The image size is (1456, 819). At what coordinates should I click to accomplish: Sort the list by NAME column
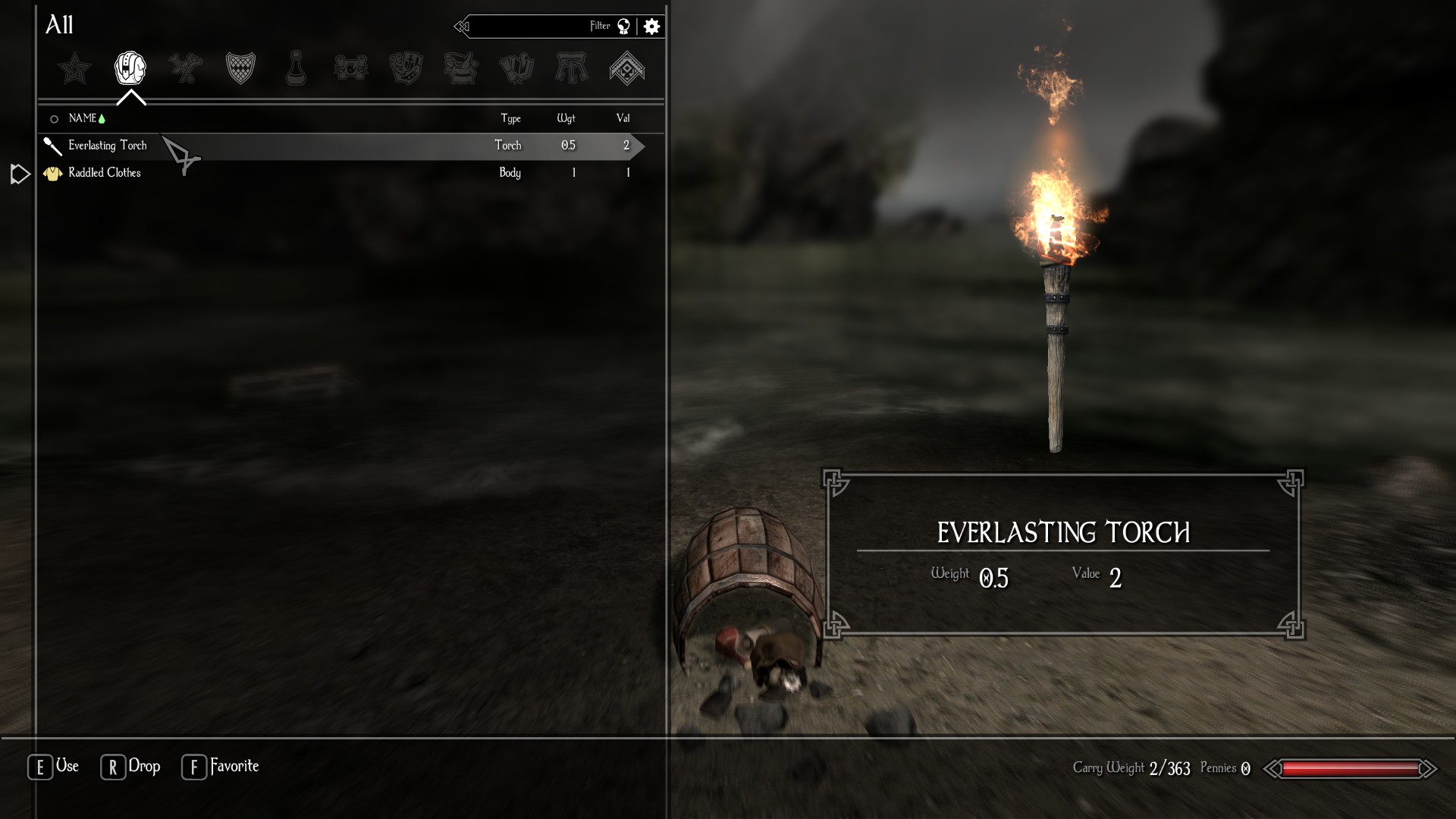[x=82, y=118]
